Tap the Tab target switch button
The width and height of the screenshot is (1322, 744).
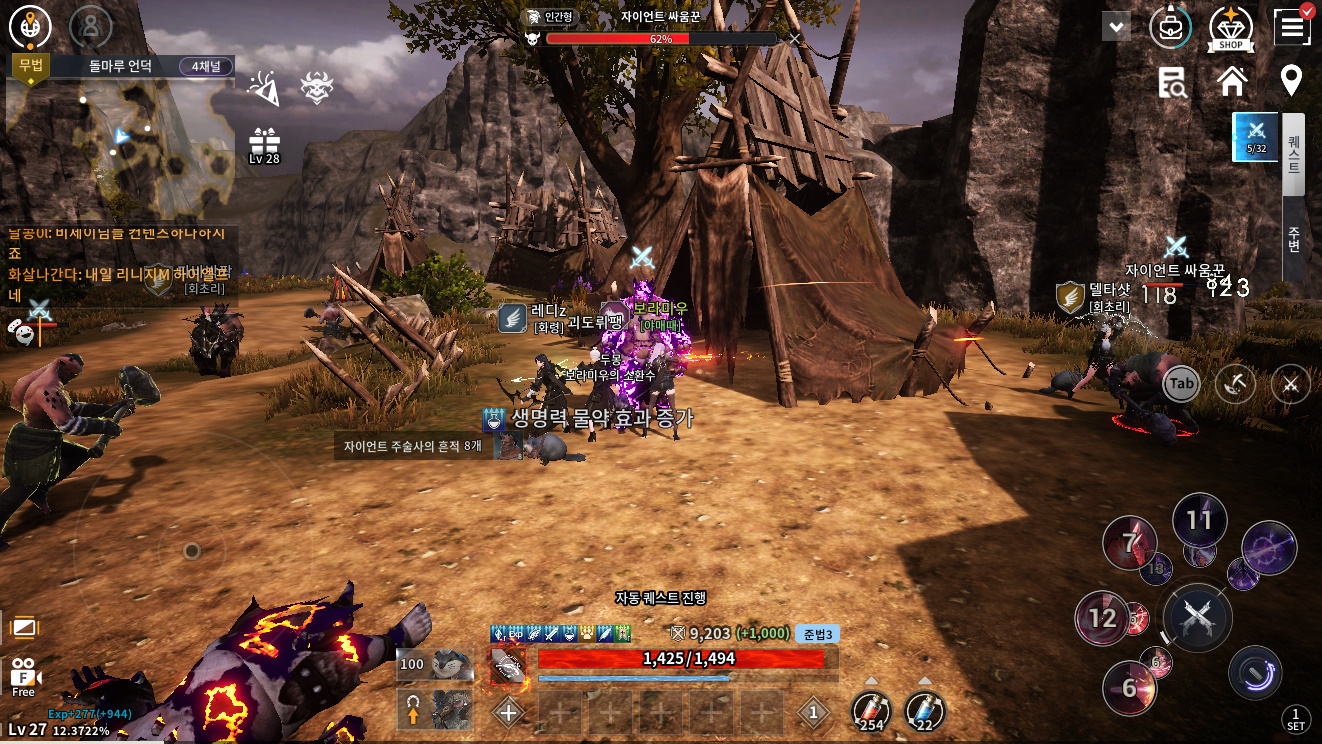pos(1181,384)
